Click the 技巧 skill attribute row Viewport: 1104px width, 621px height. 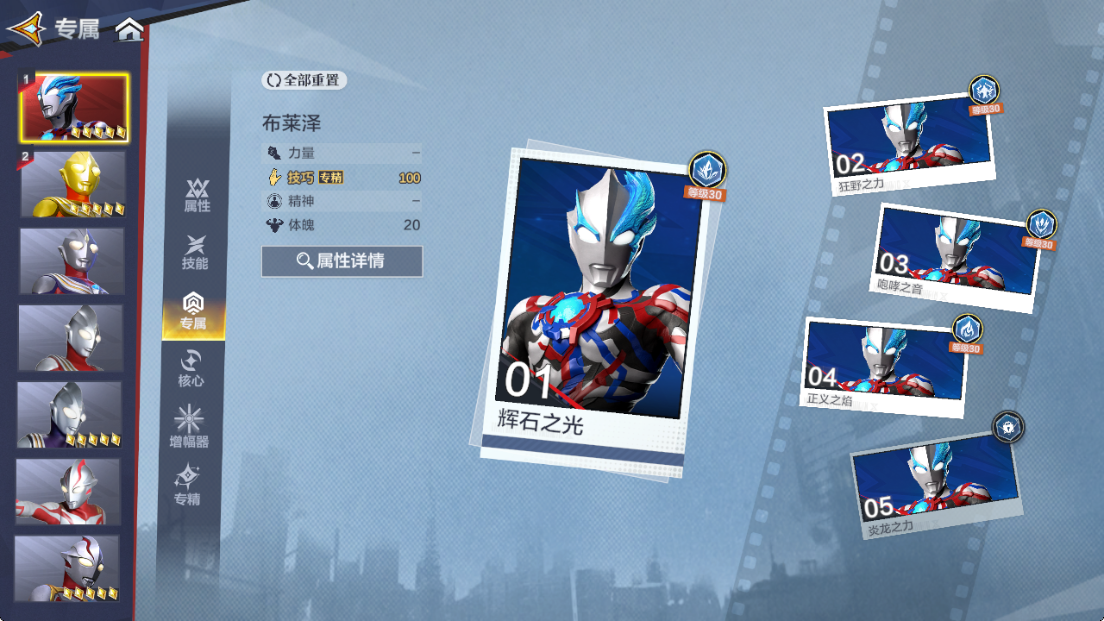(342, 178)
